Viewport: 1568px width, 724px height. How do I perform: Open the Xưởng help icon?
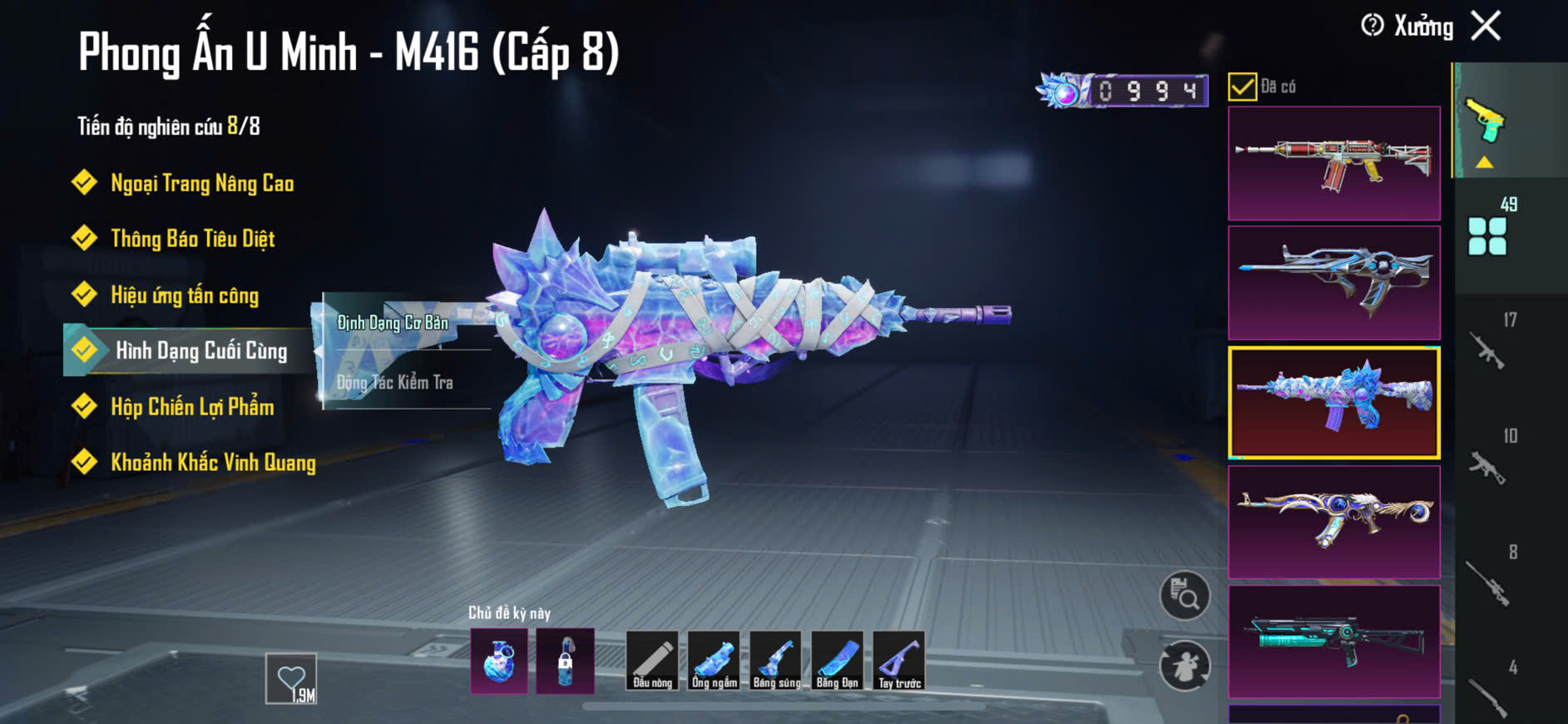click(x=1373, y=26)
